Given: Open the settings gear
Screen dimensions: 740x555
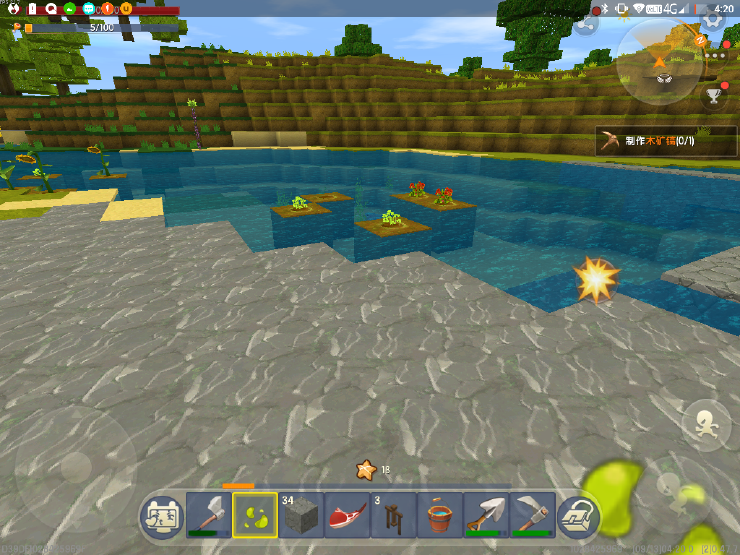Looking at the screenshot, I should 713,20.
